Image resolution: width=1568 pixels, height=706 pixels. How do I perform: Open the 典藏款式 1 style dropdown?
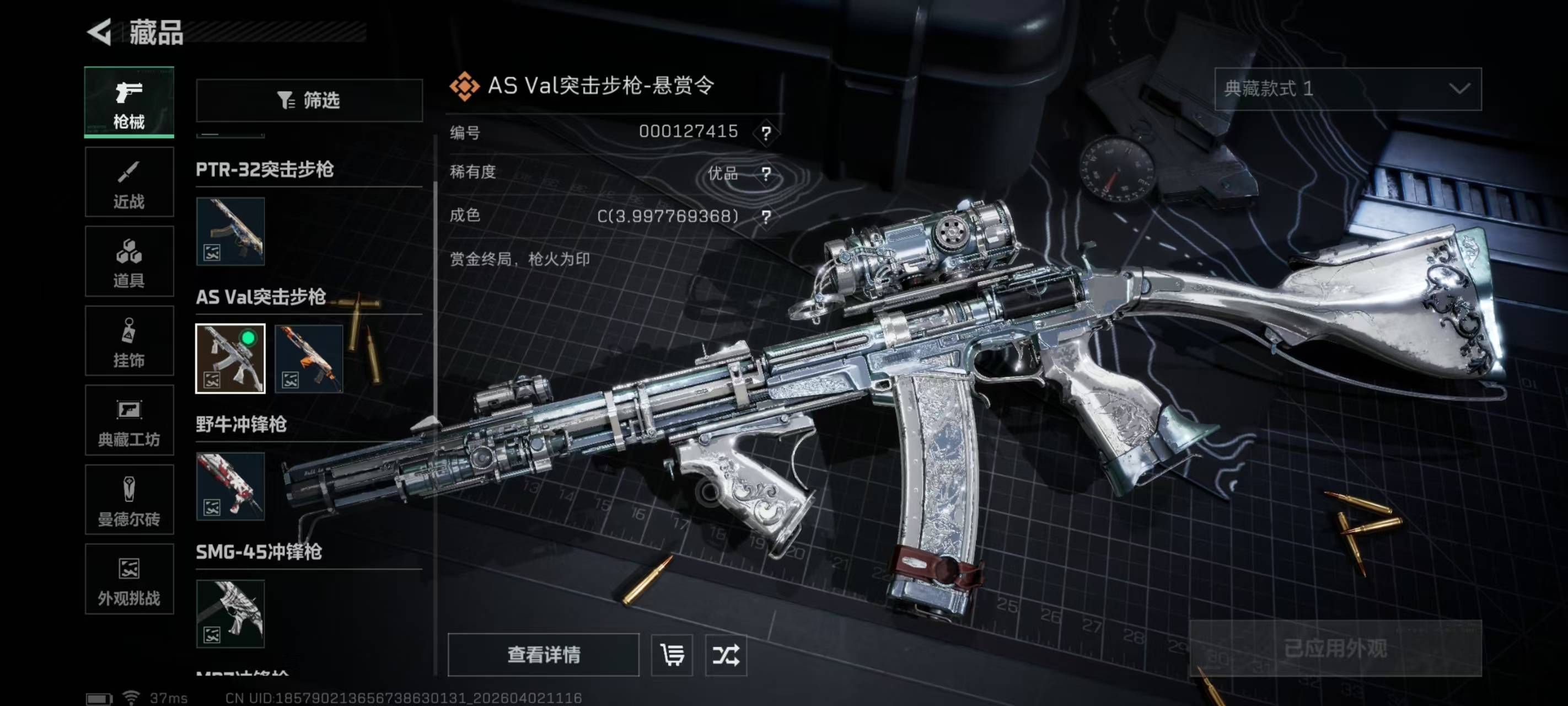(x=1347, y=89)
